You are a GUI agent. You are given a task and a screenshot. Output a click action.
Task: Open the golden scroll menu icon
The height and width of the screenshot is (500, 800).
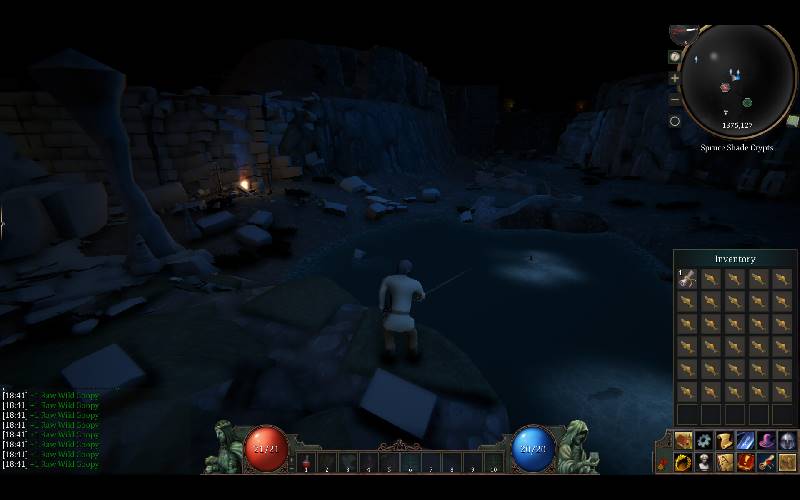point(725,441)
